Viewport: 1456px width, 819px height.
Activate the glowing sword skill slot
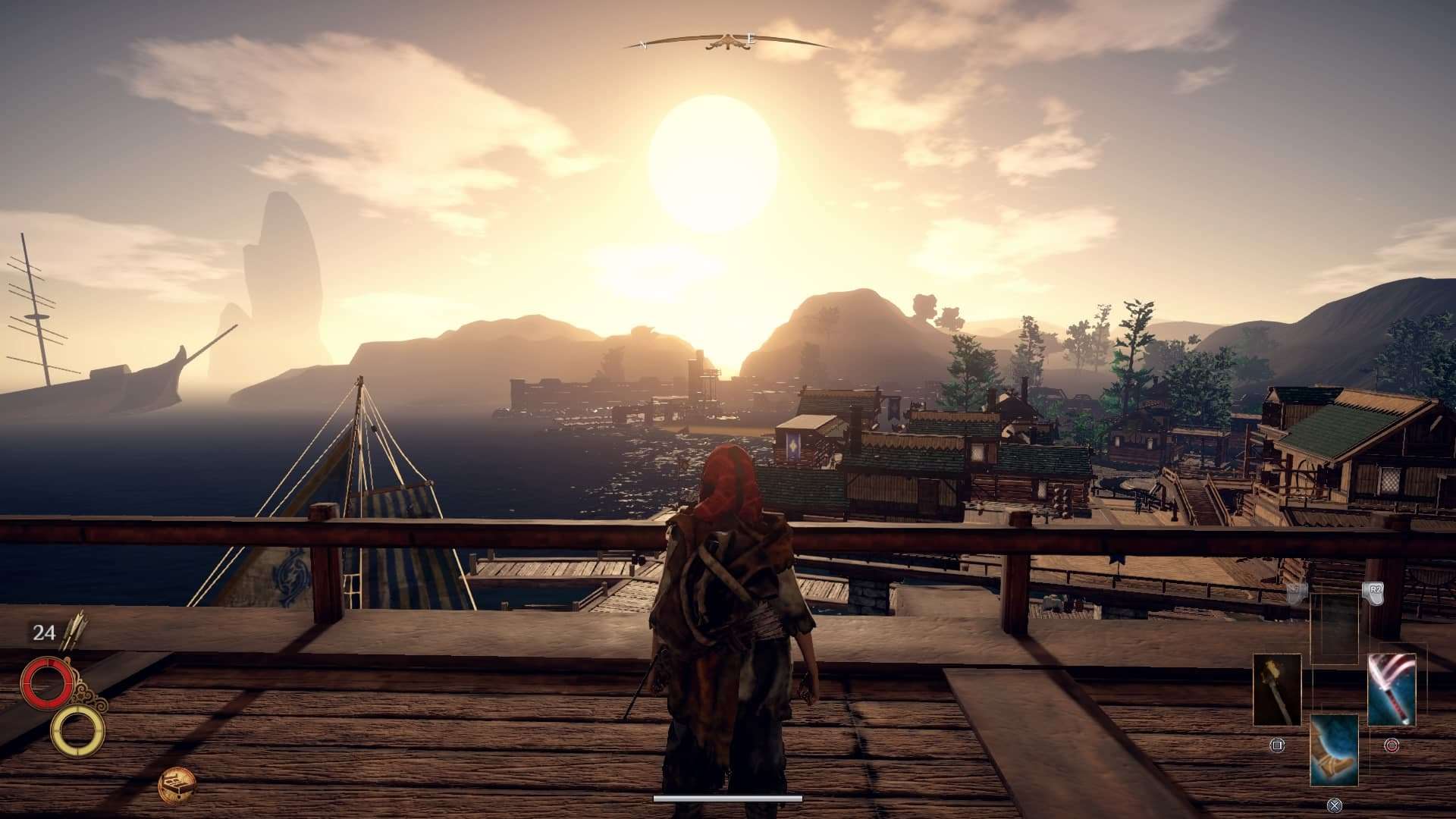pos(1391,689)
